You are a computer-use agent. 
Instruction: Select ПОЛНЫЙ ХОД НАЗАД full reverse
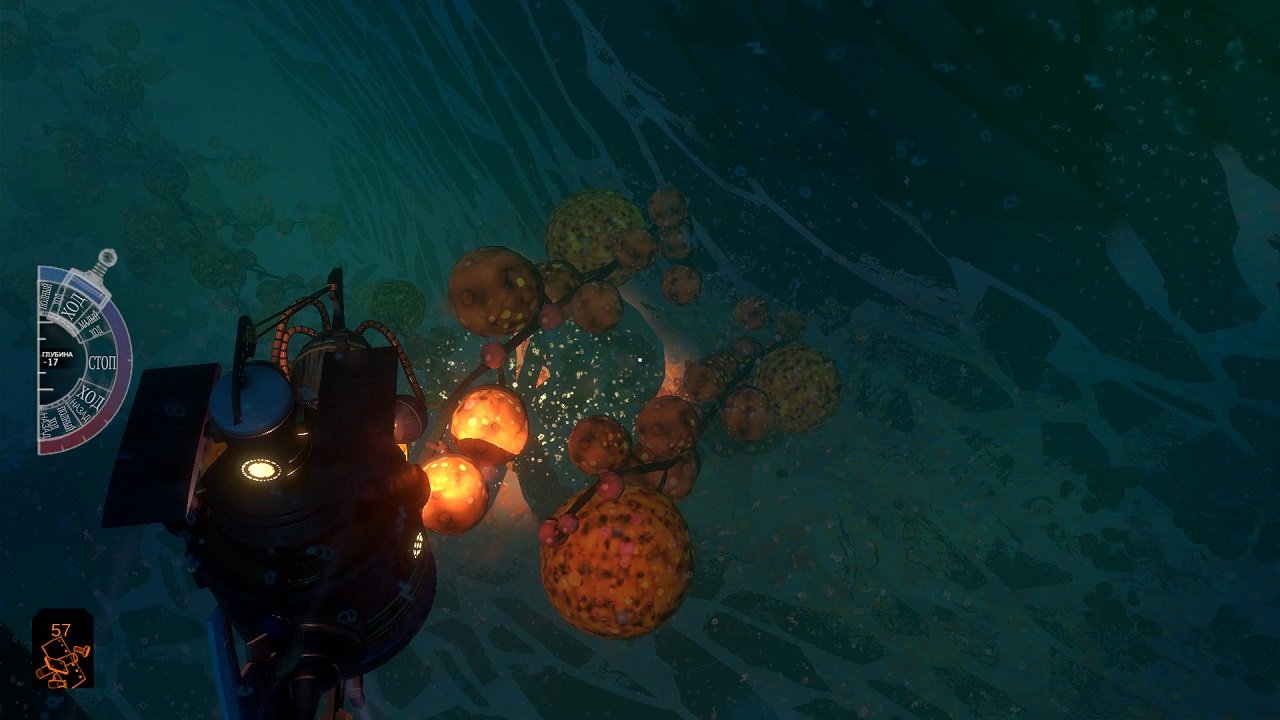(x=53, y=420)
